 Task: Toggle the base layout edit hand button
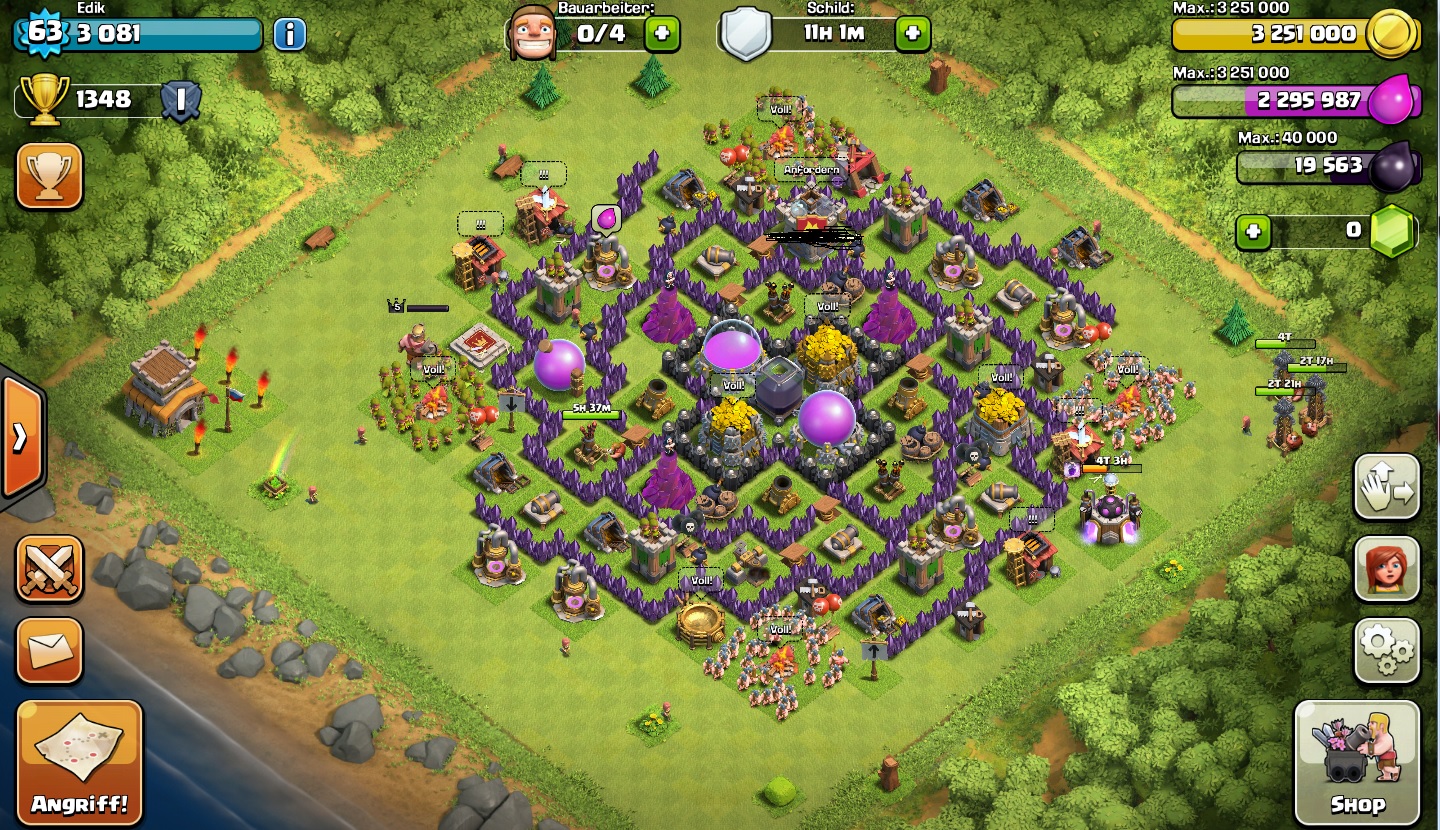tap(1387, 487)
